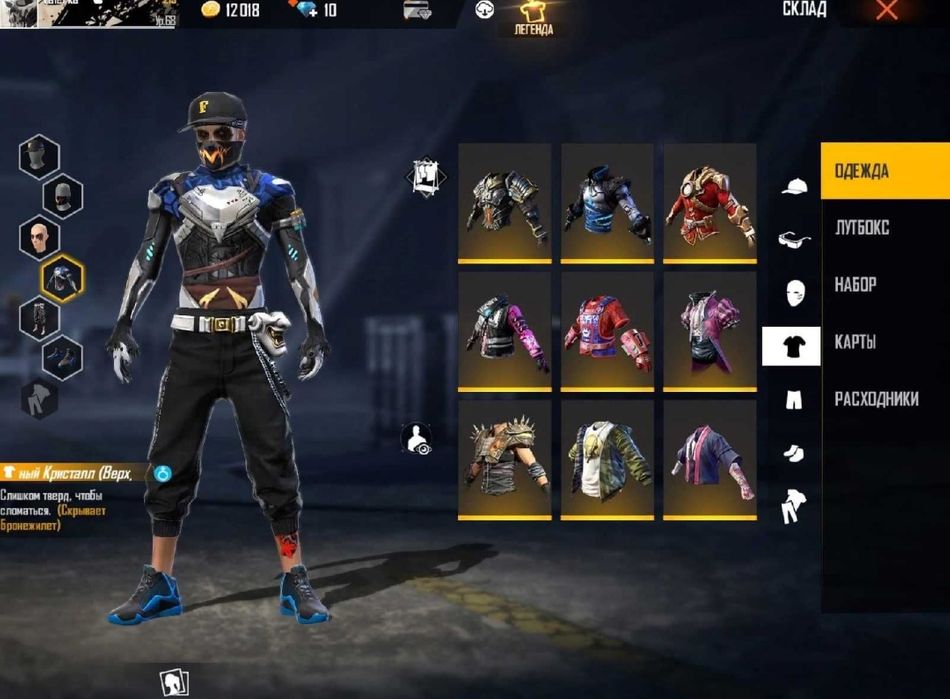Choose the red patterned hoodie top
This screenshot has width=950, height=699.
tap(606, 330)
